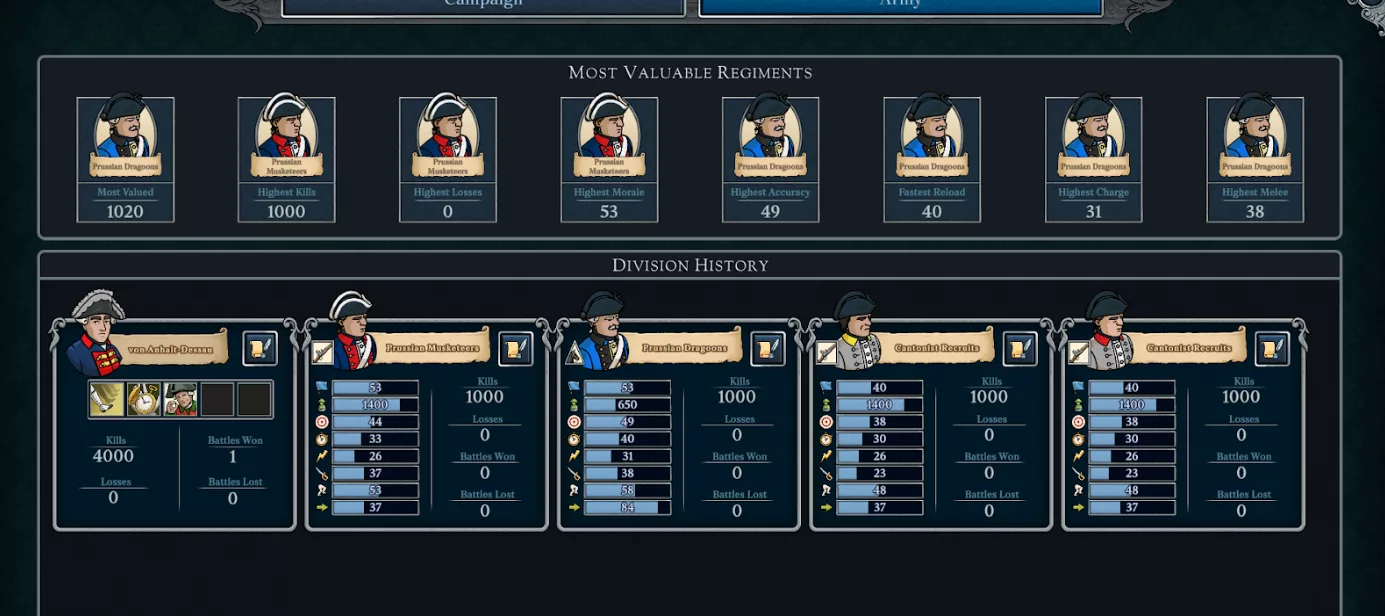Select the Highest Accuracy regiment tile
Screen dimensions: 1385x616
pos(771,159)
